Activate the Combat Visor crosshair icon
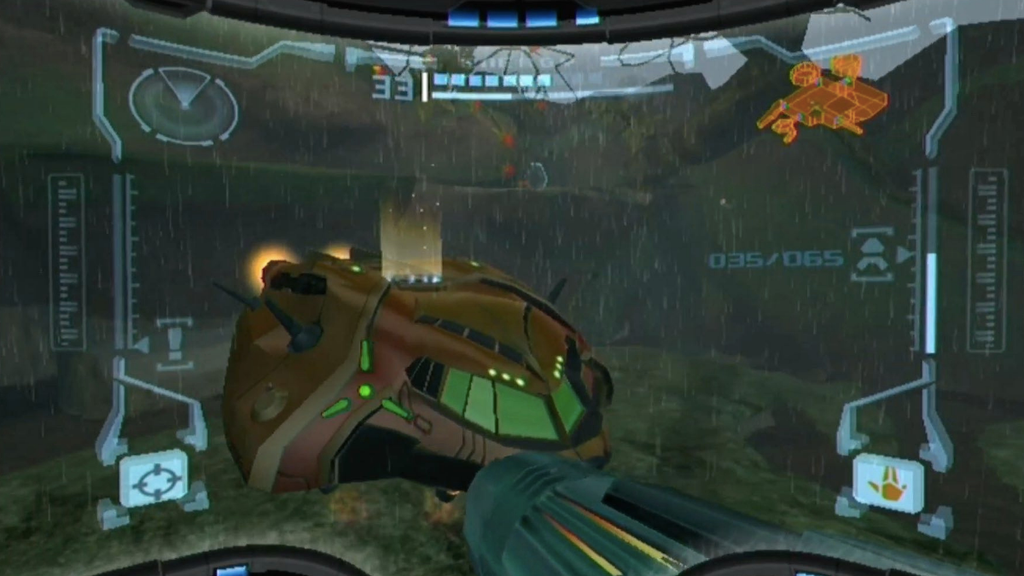Viewport: 1024px width, 576px height. click(x=155, y=478)
